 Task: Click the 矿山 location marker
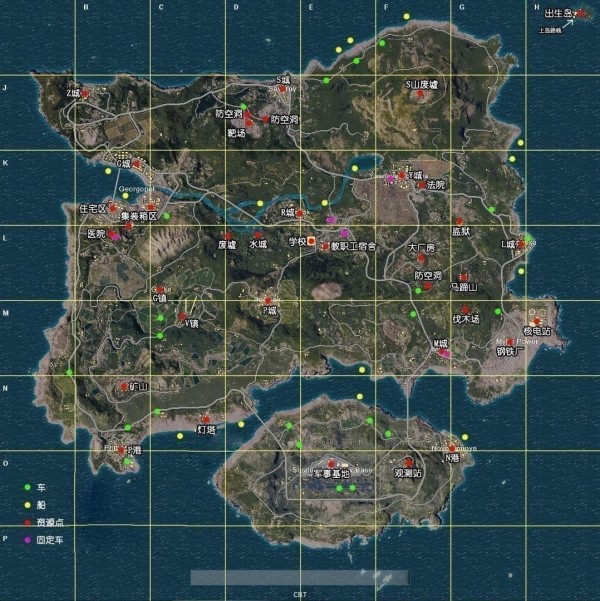[x=123, y=386]
